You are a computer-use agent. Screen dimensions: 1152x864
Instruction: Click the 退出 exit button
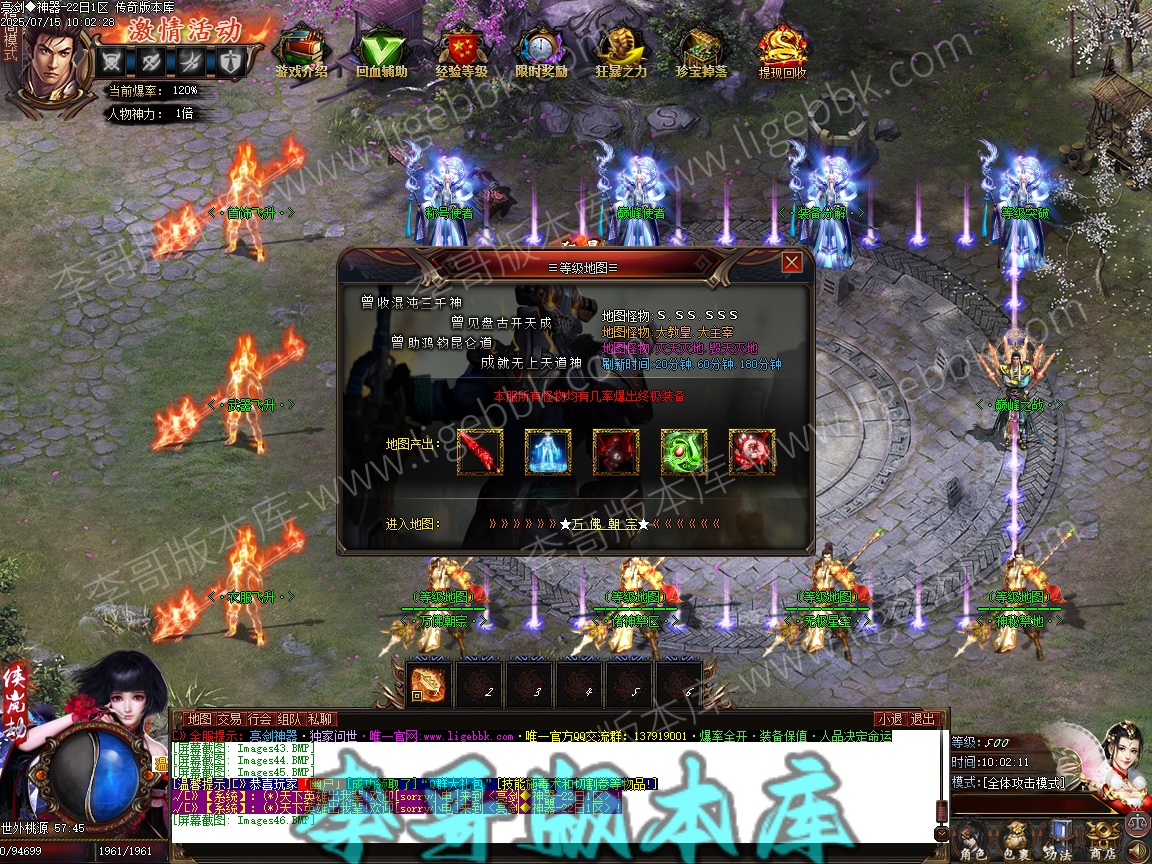(x=924, y=719)
